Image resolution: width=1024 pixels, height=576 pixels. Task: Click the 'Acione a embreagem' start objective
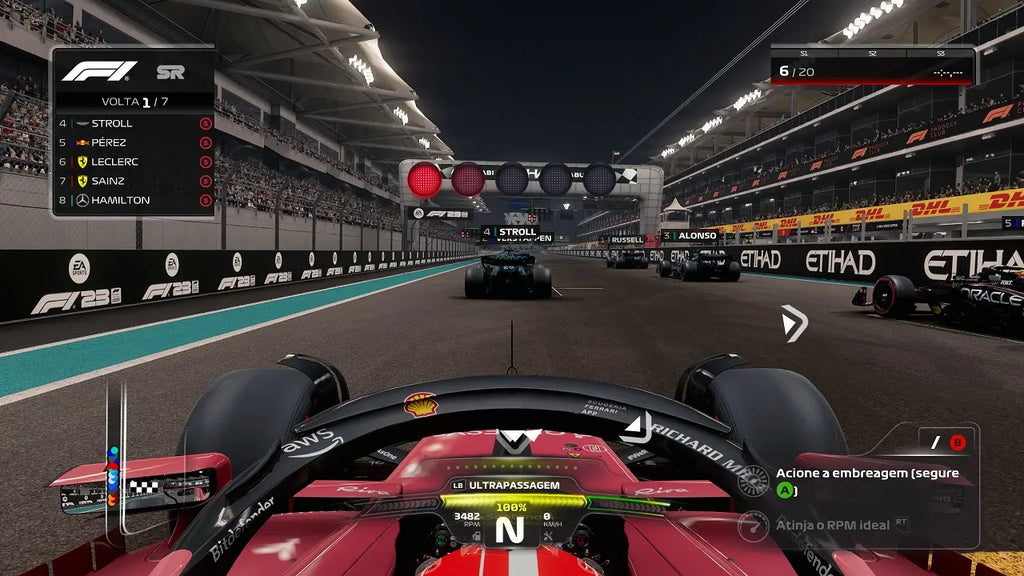click(866, 480)
